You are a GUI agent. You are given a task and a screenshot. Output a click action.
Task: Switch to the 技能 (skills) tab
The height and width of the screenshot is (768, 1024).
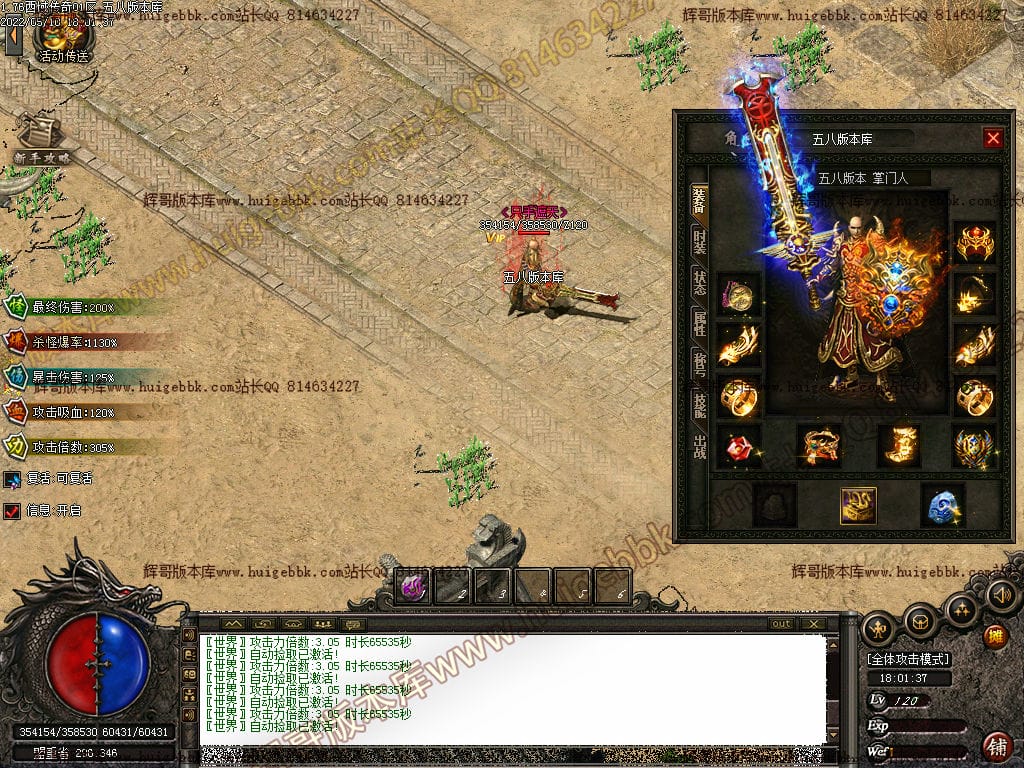(699, 404)
